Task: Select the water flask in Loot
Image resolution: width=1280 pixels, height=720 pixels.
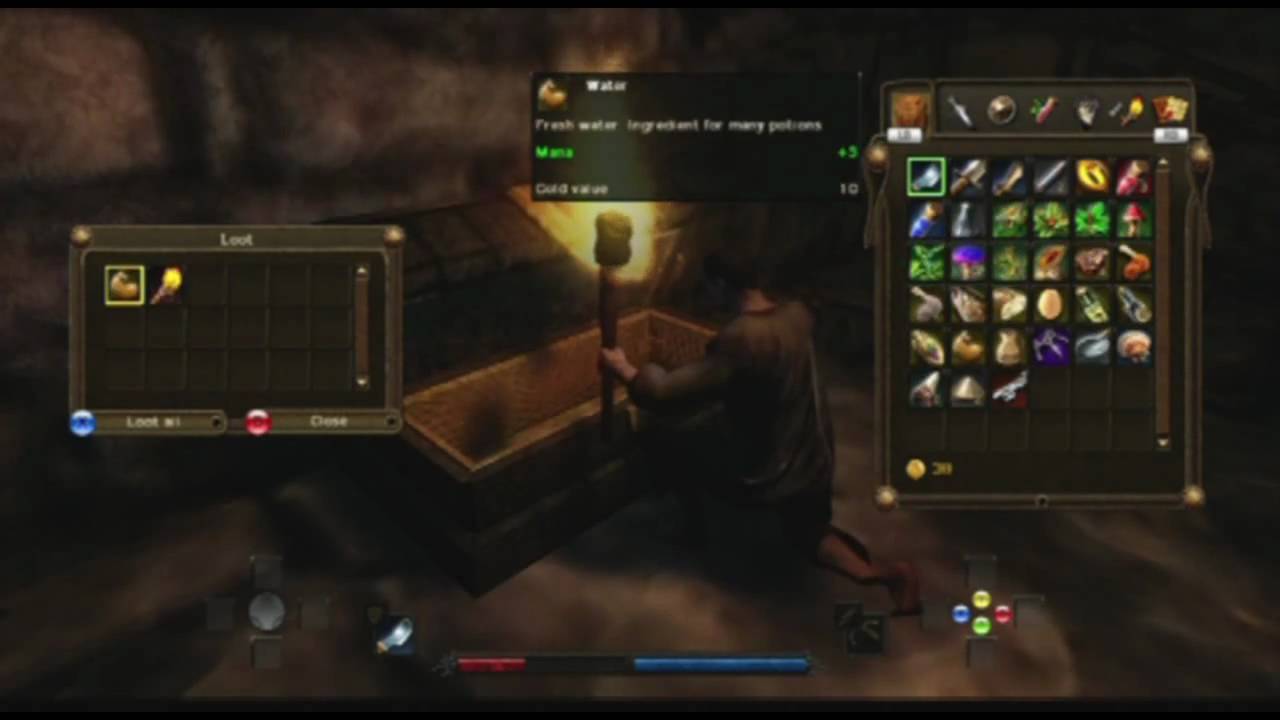Action: click(125, 285)
